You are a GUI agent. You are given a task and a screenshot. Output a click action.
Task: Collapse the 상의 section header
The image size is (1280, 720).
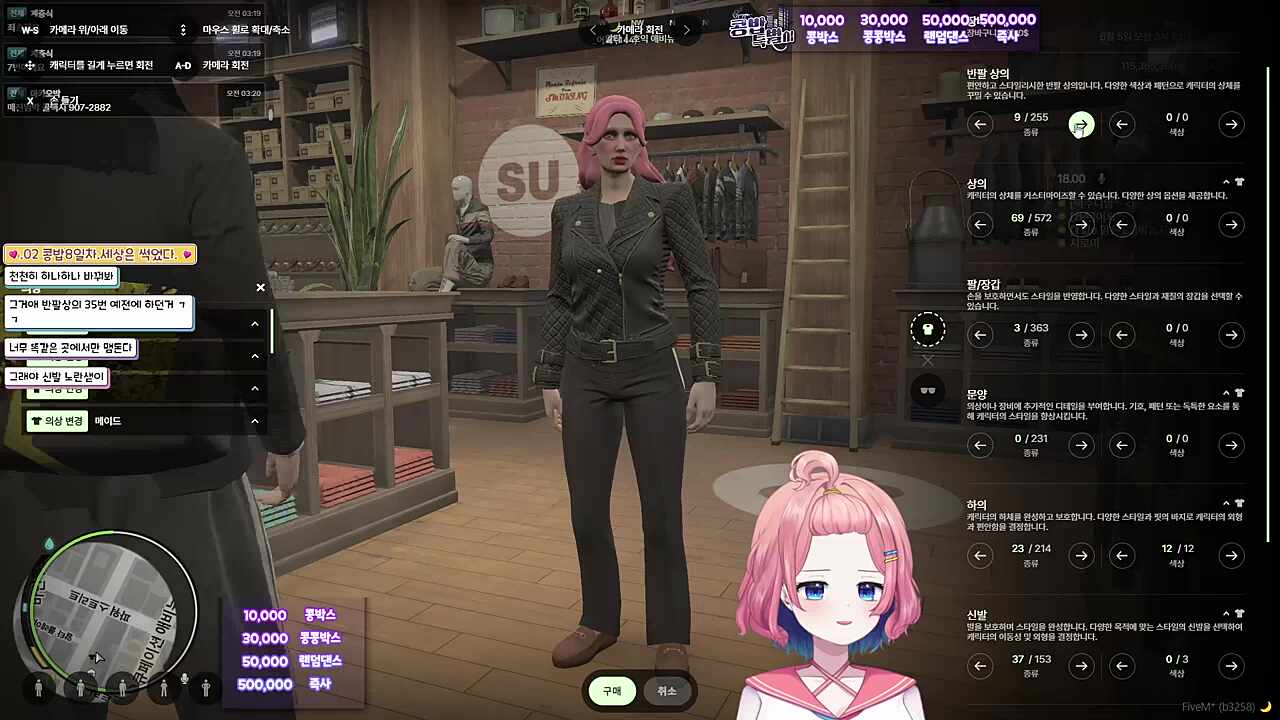click(x=1228, y=183)
